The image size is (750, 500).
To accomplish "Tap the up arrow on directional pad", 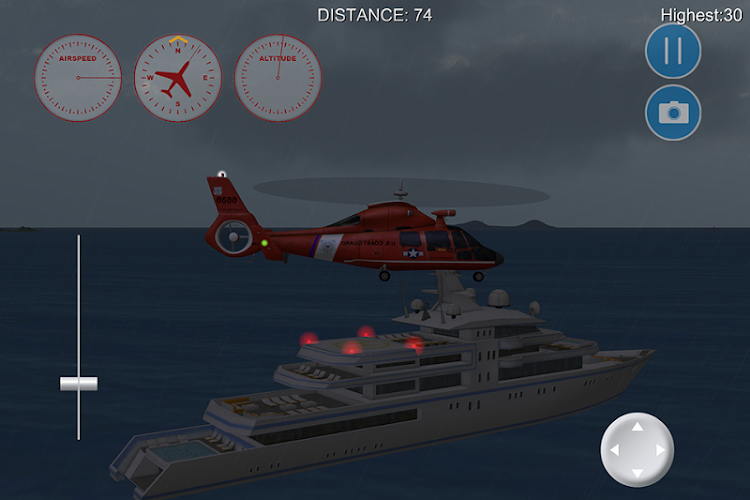I will point(637,427).
